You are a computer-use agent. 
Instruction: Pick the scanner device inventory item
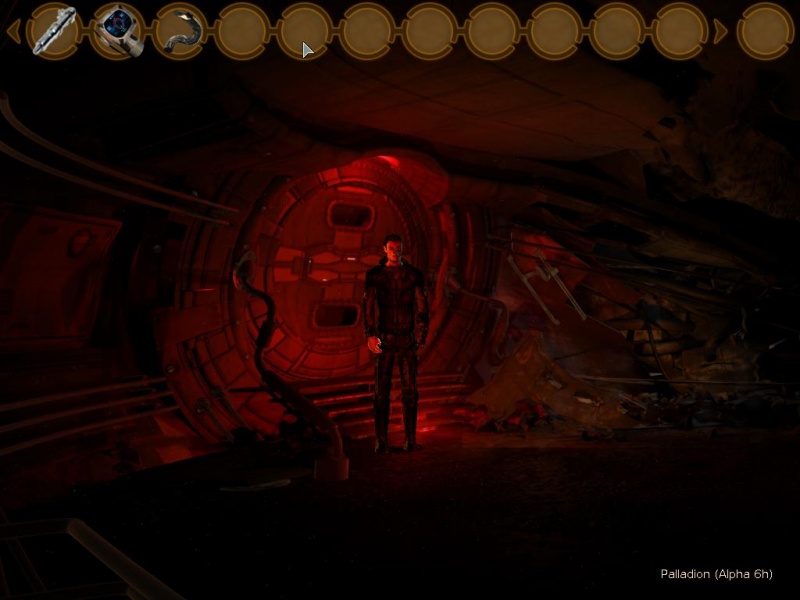118,30
